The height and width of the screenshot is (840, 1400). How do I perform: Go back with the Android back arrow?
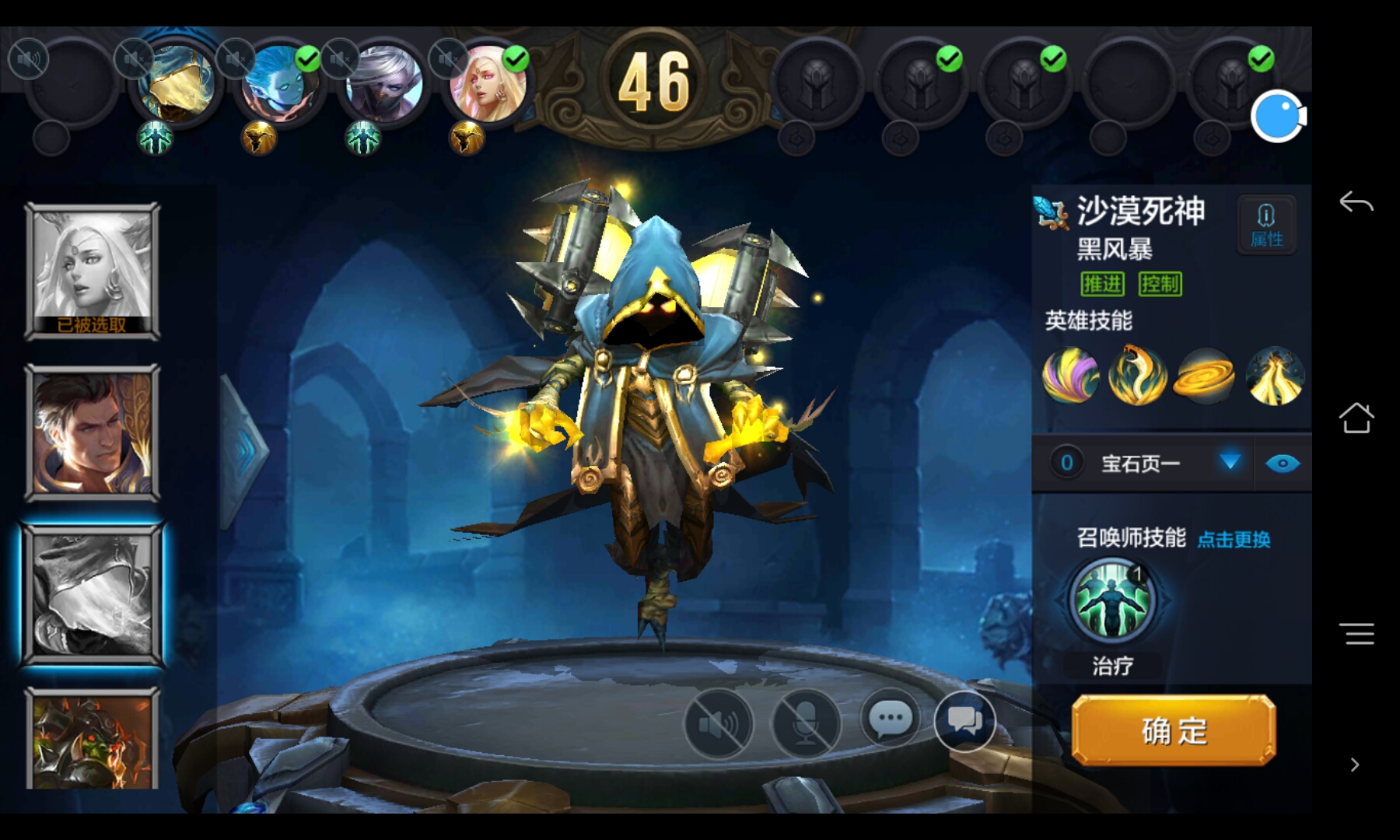[x=1356, y=203]
